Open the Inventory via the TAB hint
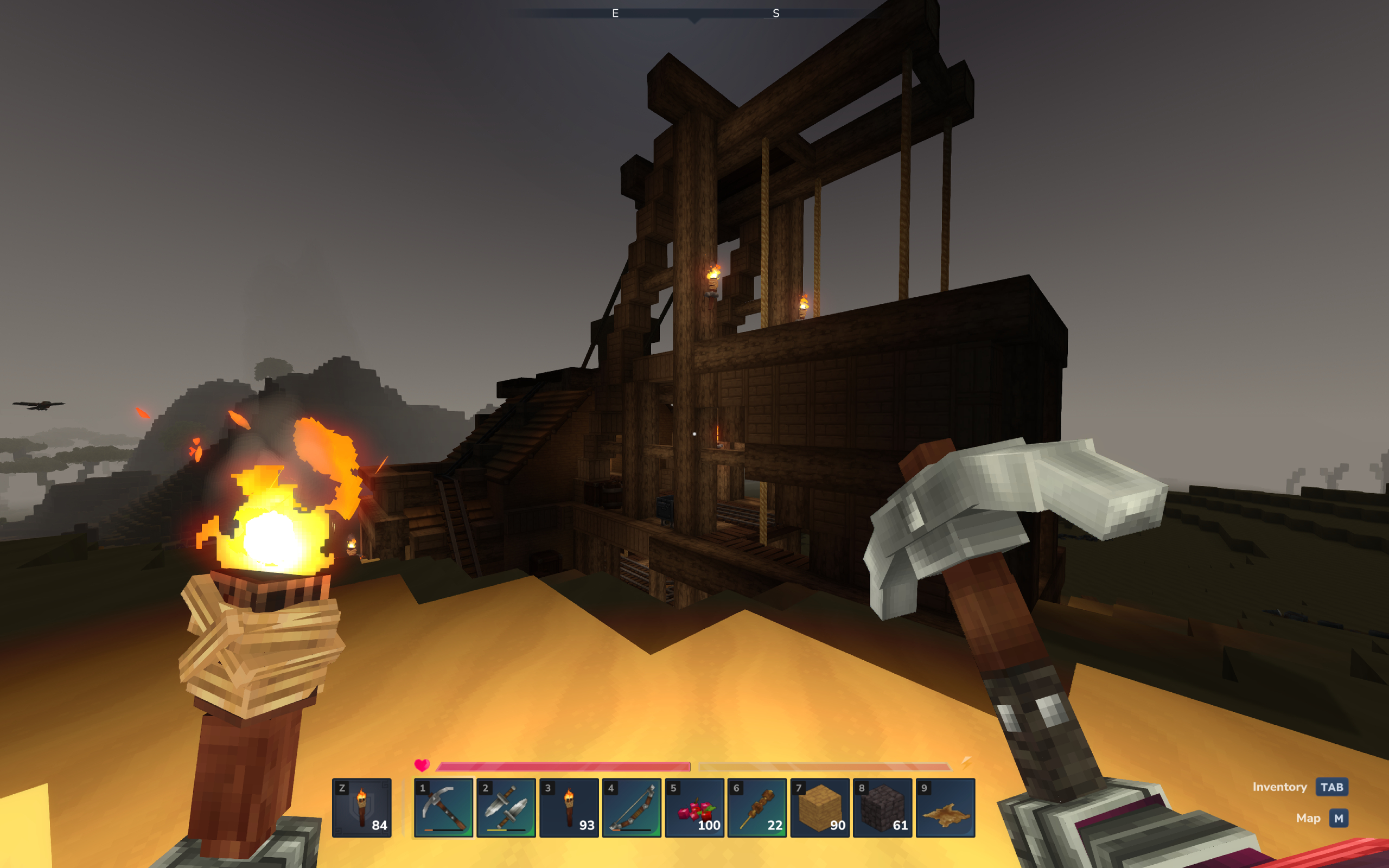 pos(1332,787)
